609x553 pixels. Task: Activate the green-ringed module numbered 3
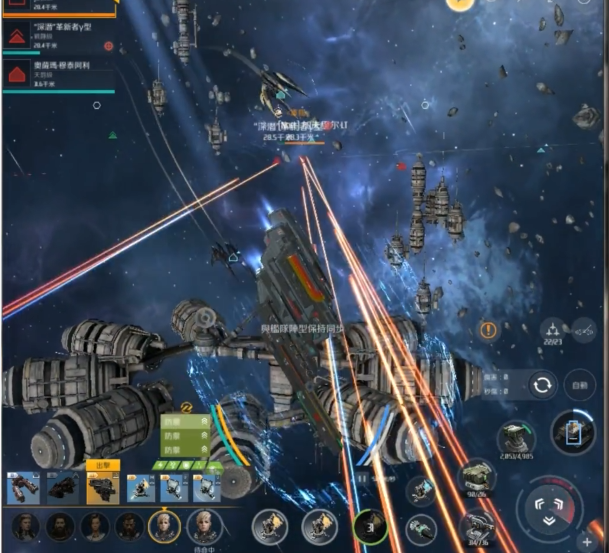(x=370, y=525)
